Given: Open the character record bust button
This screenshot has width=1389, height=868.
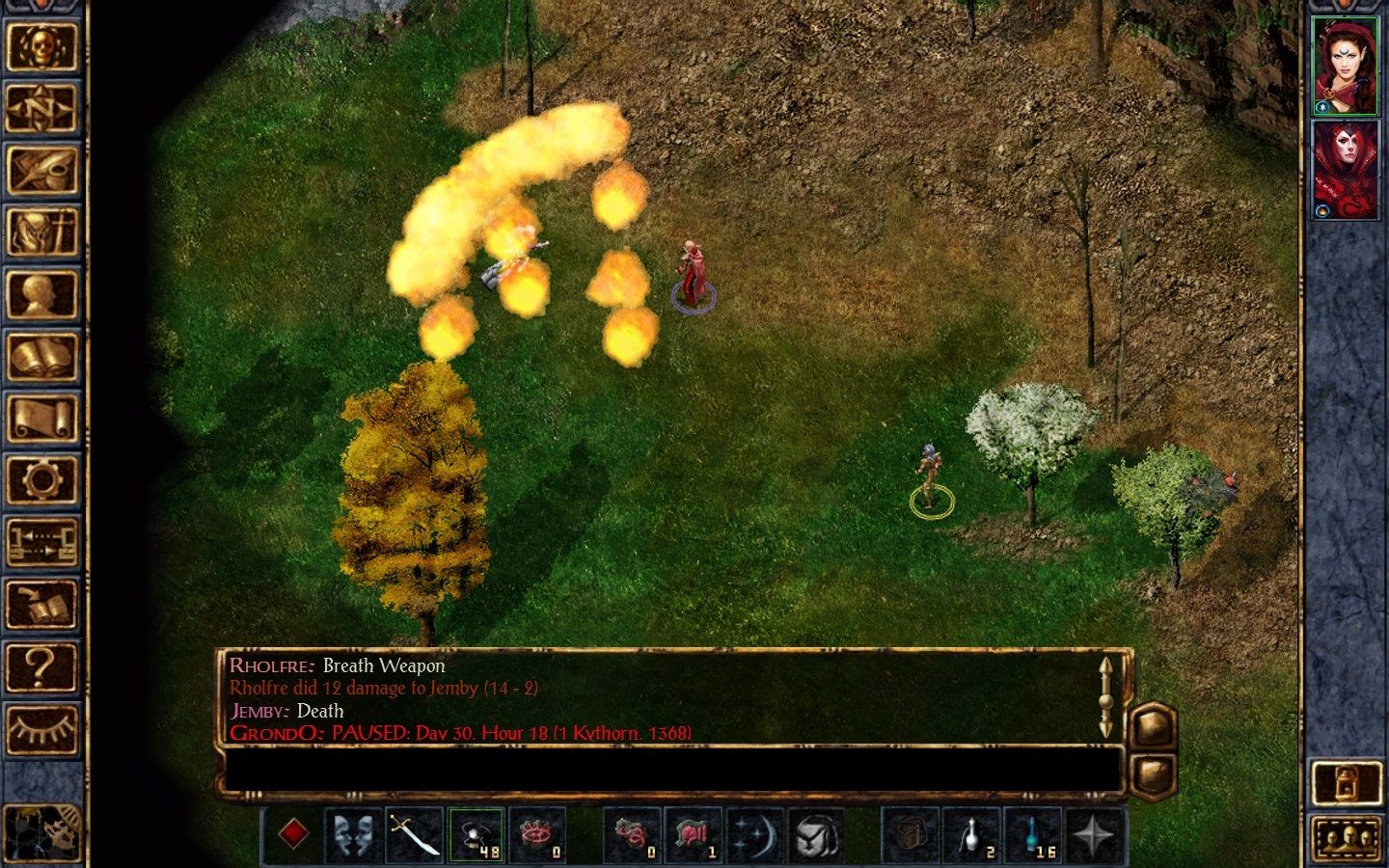Looking at the screenshot, I should click(41, 294).
